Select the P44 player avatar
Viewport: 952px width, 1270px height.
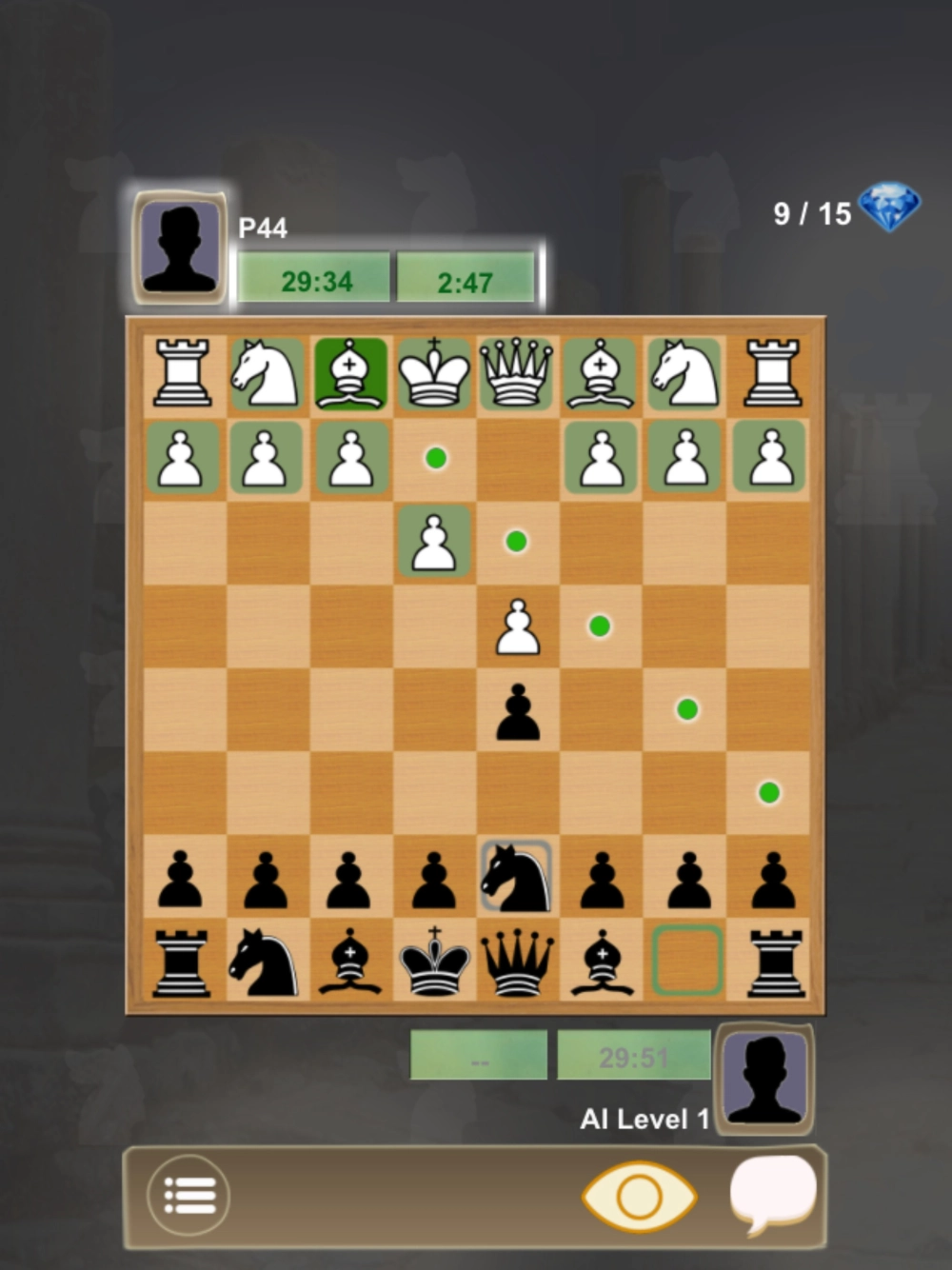[179, 247]
